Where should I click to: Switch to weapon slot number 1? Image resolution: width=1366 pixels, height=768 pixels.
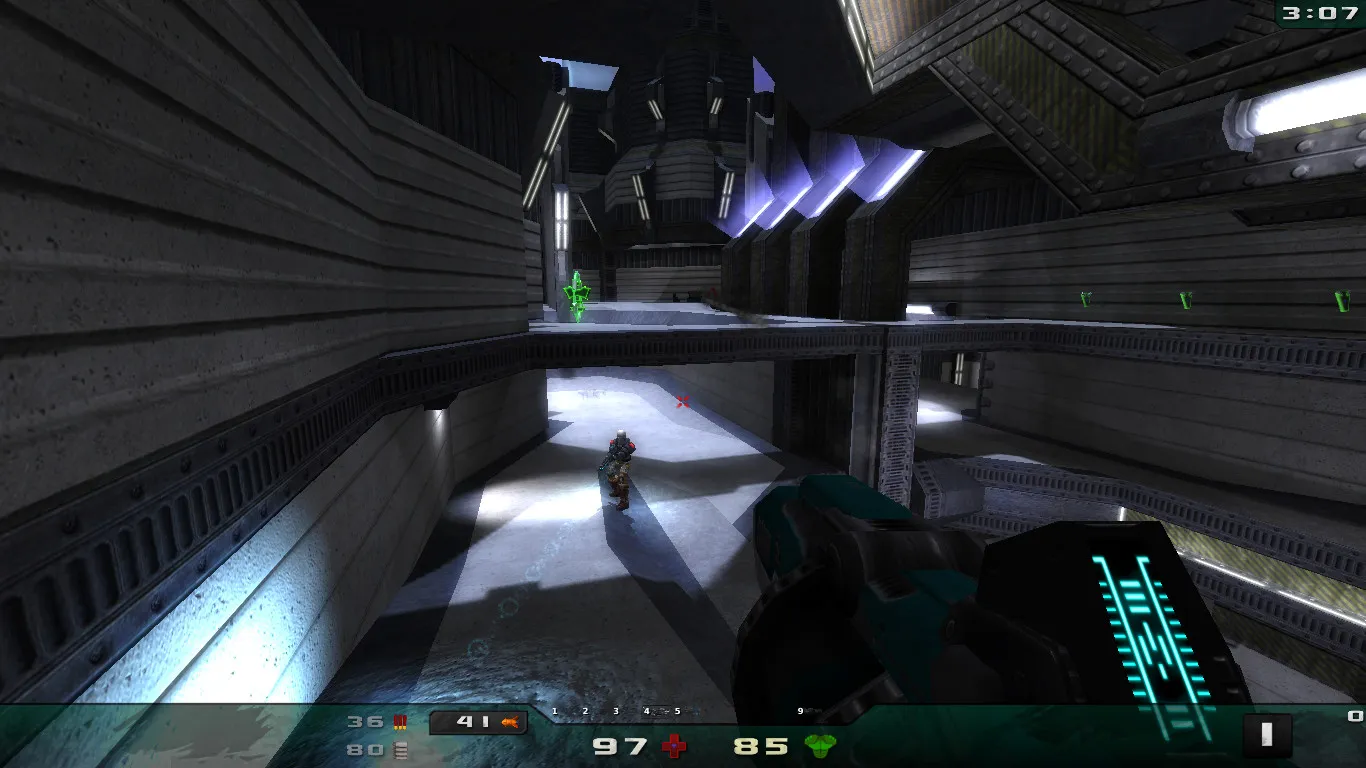pyautogui.click(x=554, y=712)
